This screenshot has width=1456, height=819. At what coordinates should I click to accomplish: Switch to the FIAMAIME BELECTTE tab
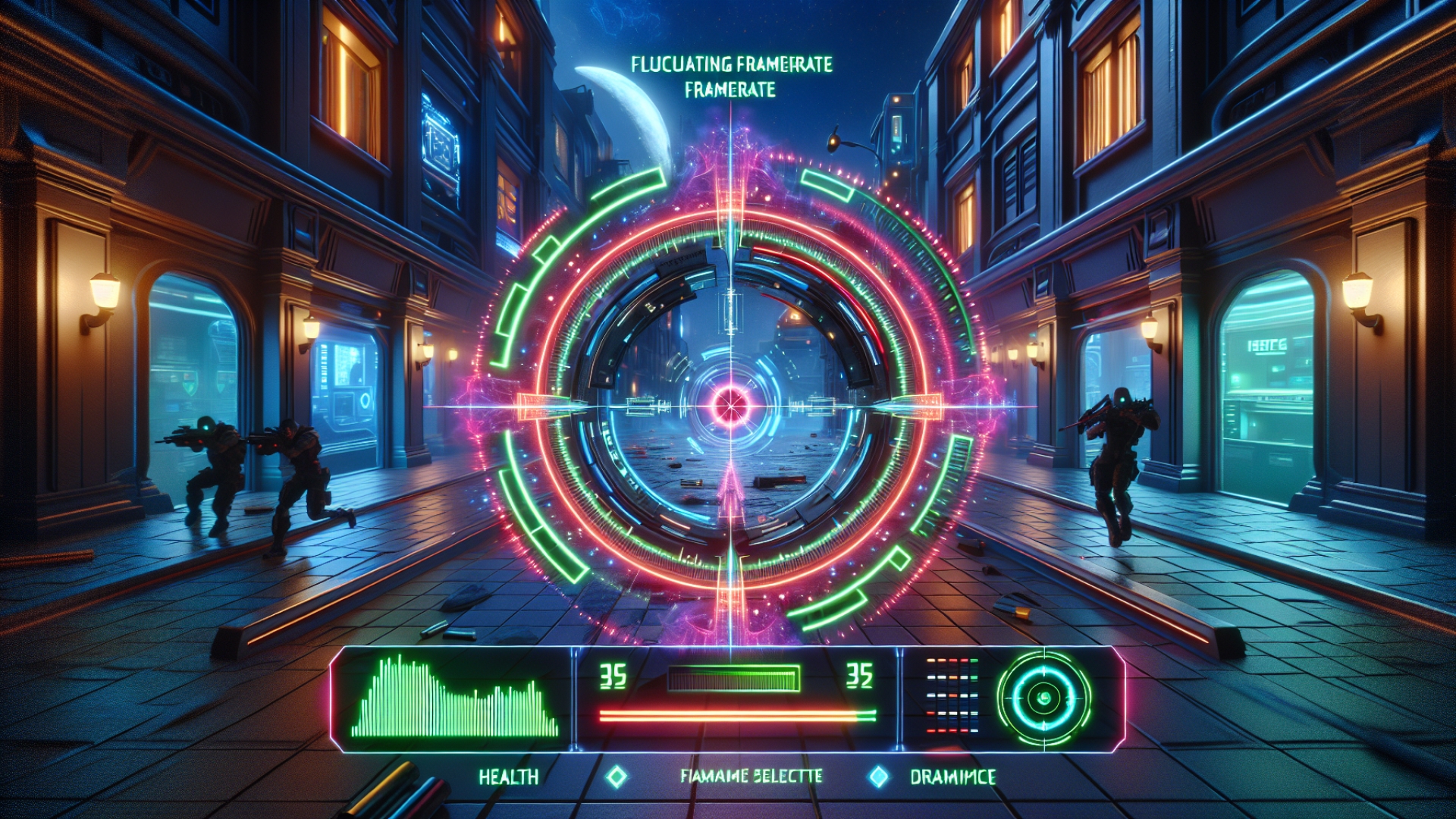coord(751,776)
